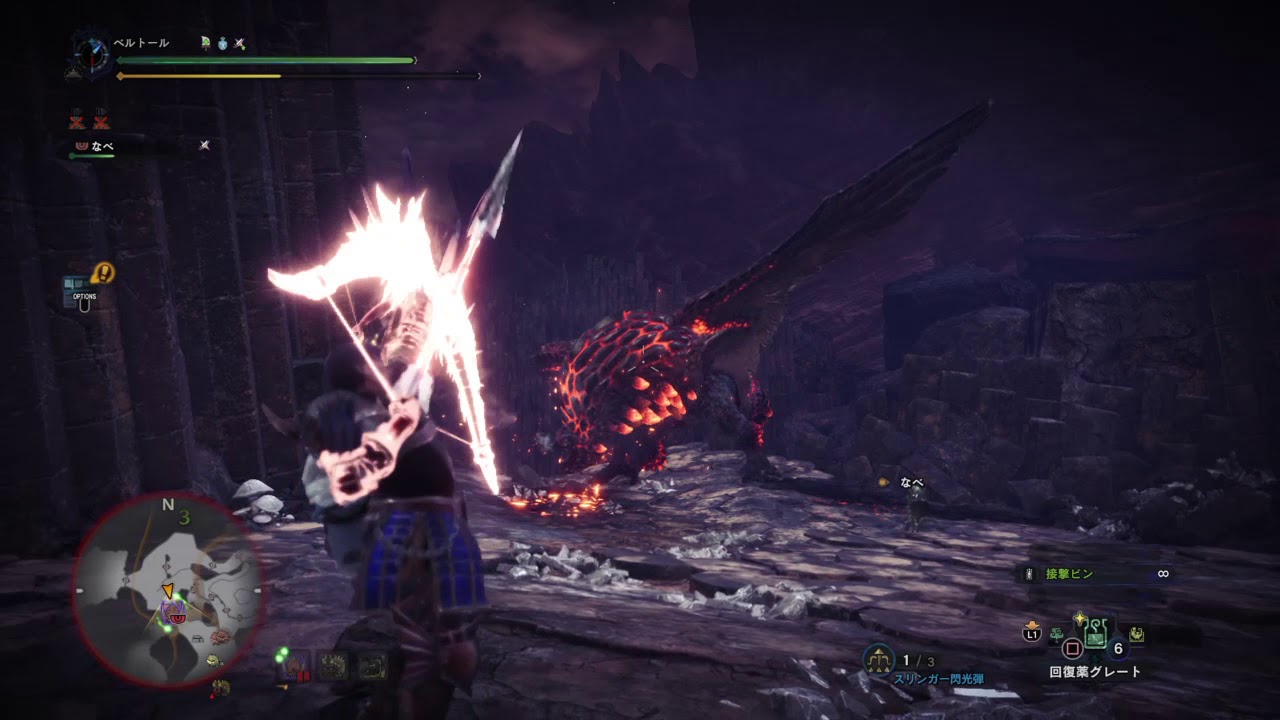Click the quest clock icon beside the player name

91,53
